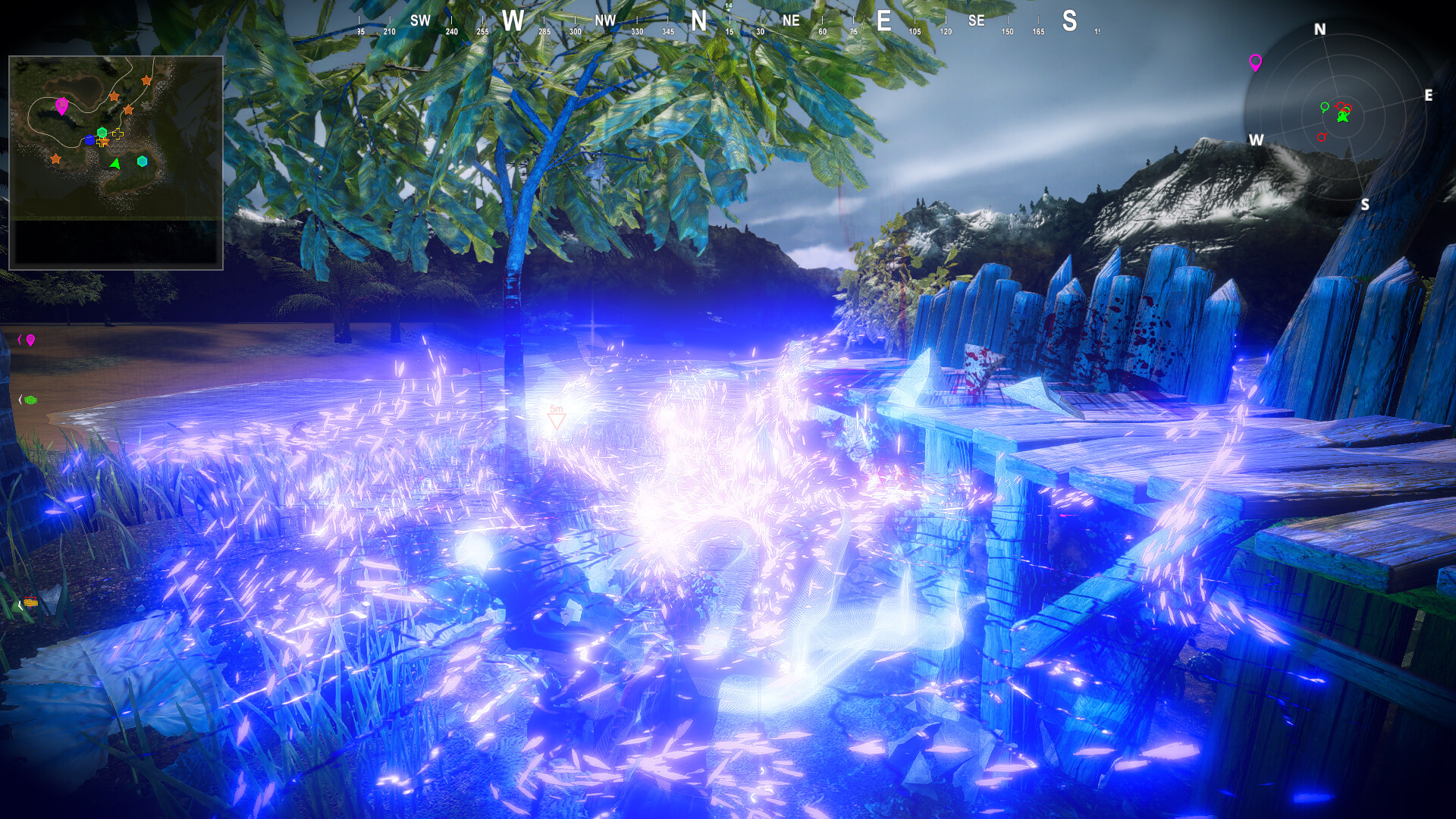The height and width of the screenshot is (819, 1456).
Task: Expand the chevron beside the pink edge marker
Action: pyautogui.click(x=20, y=339)
